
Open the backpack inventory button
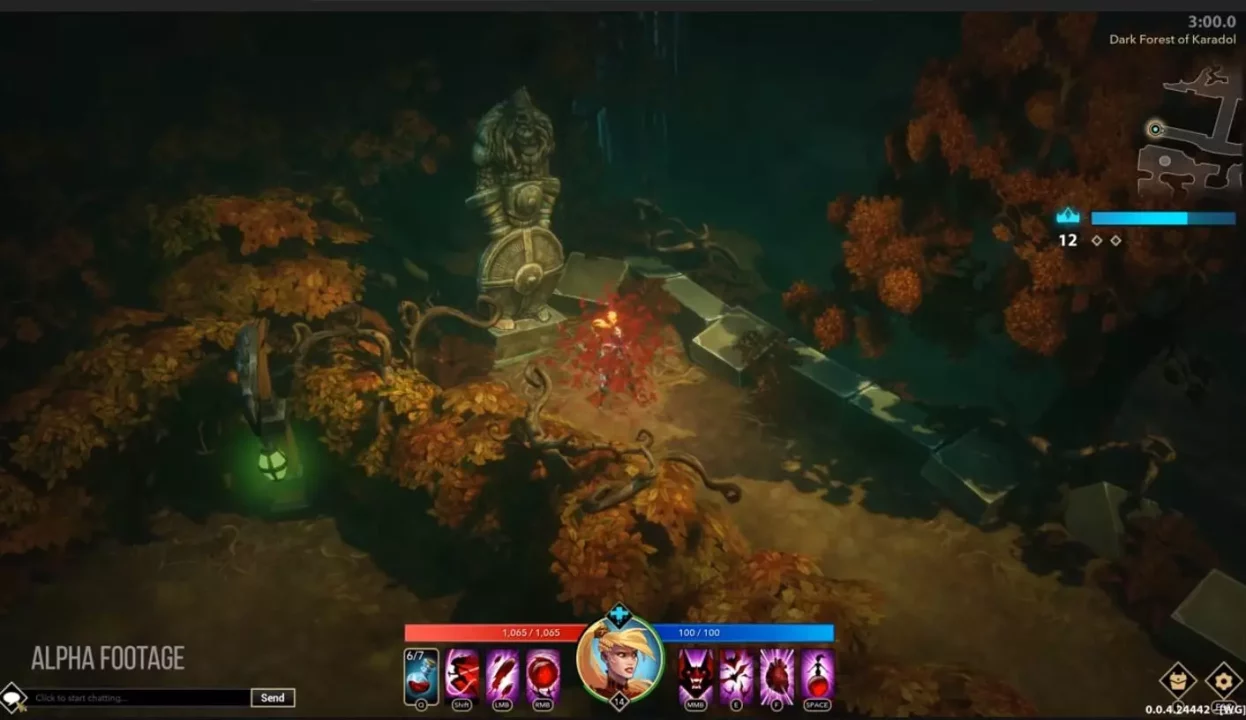tap(1178, 681)
